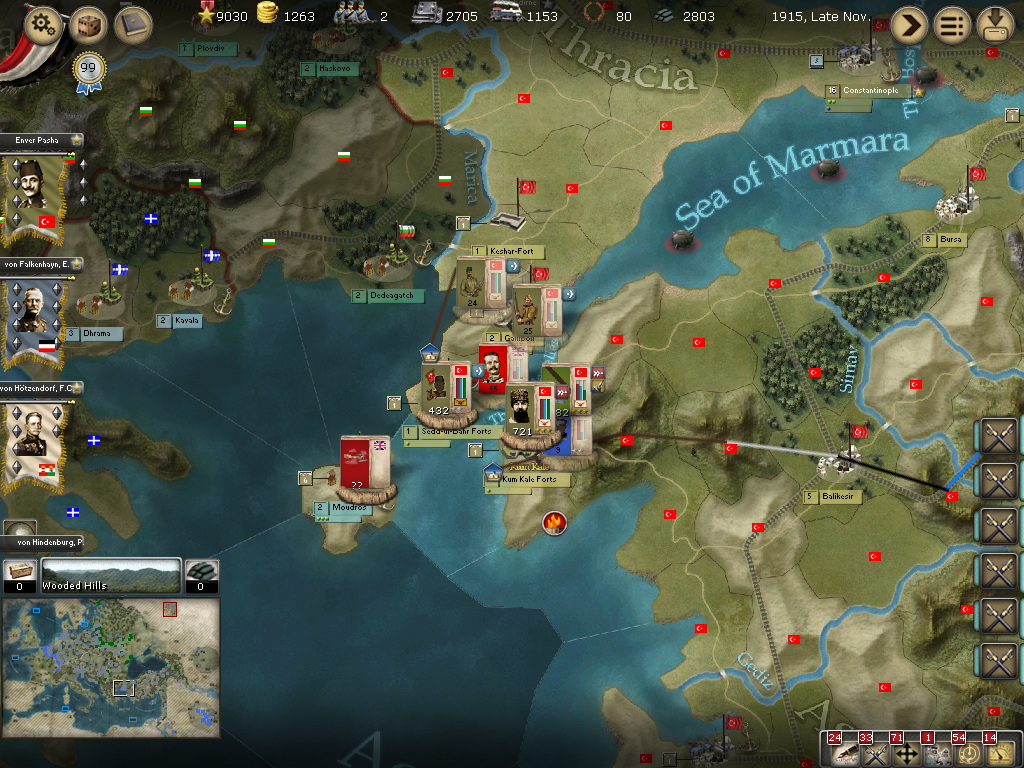Open the blue book journal

(133, 25)
